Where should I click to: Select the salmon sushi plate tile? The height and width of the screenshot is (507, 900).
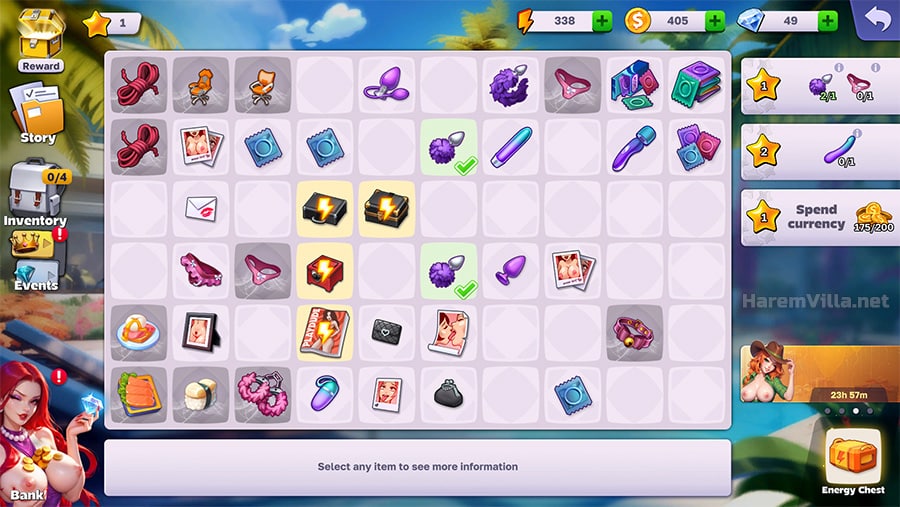click(139, 394)
